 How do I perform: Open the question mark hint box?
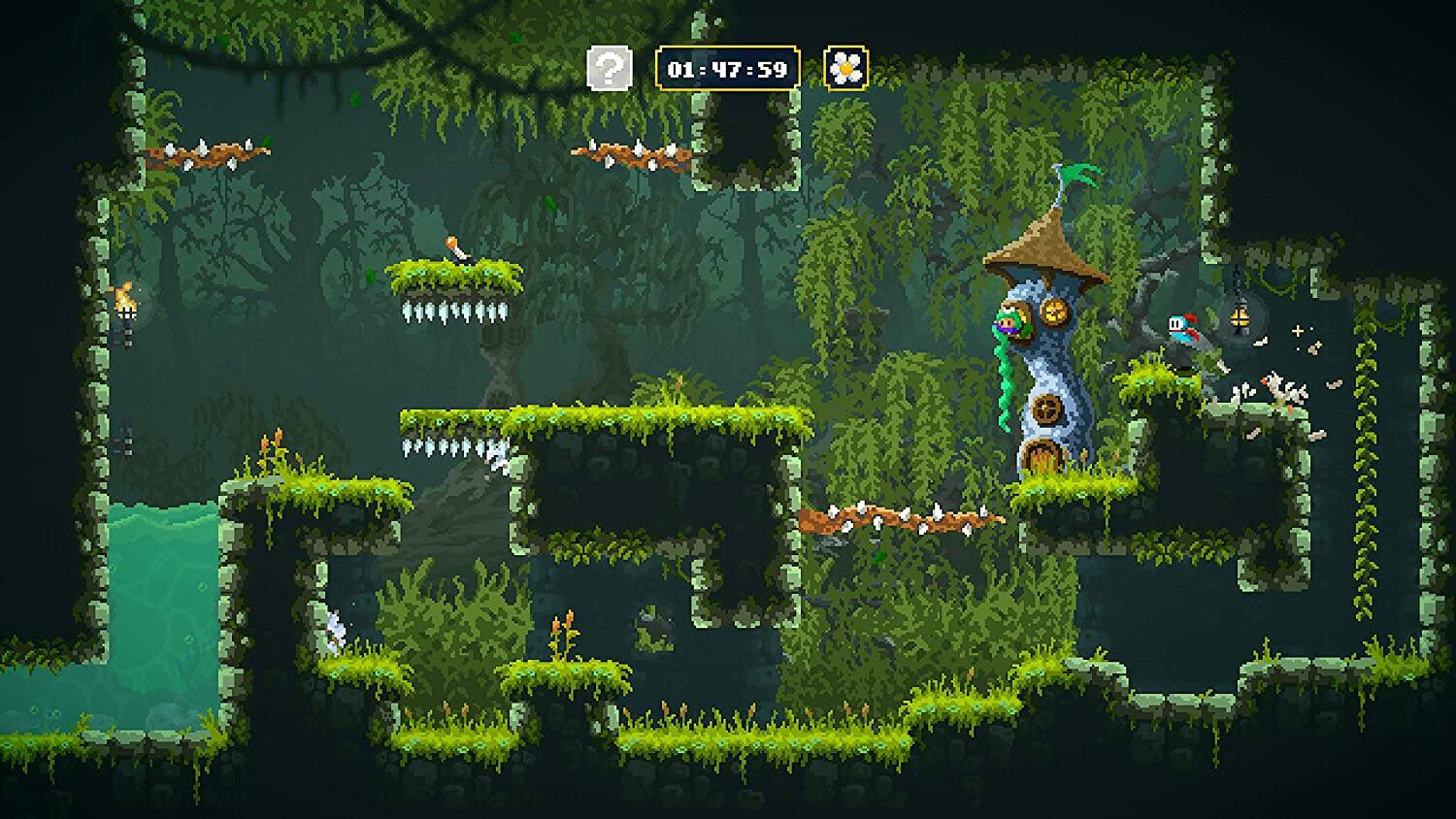(x=609, y=66)
